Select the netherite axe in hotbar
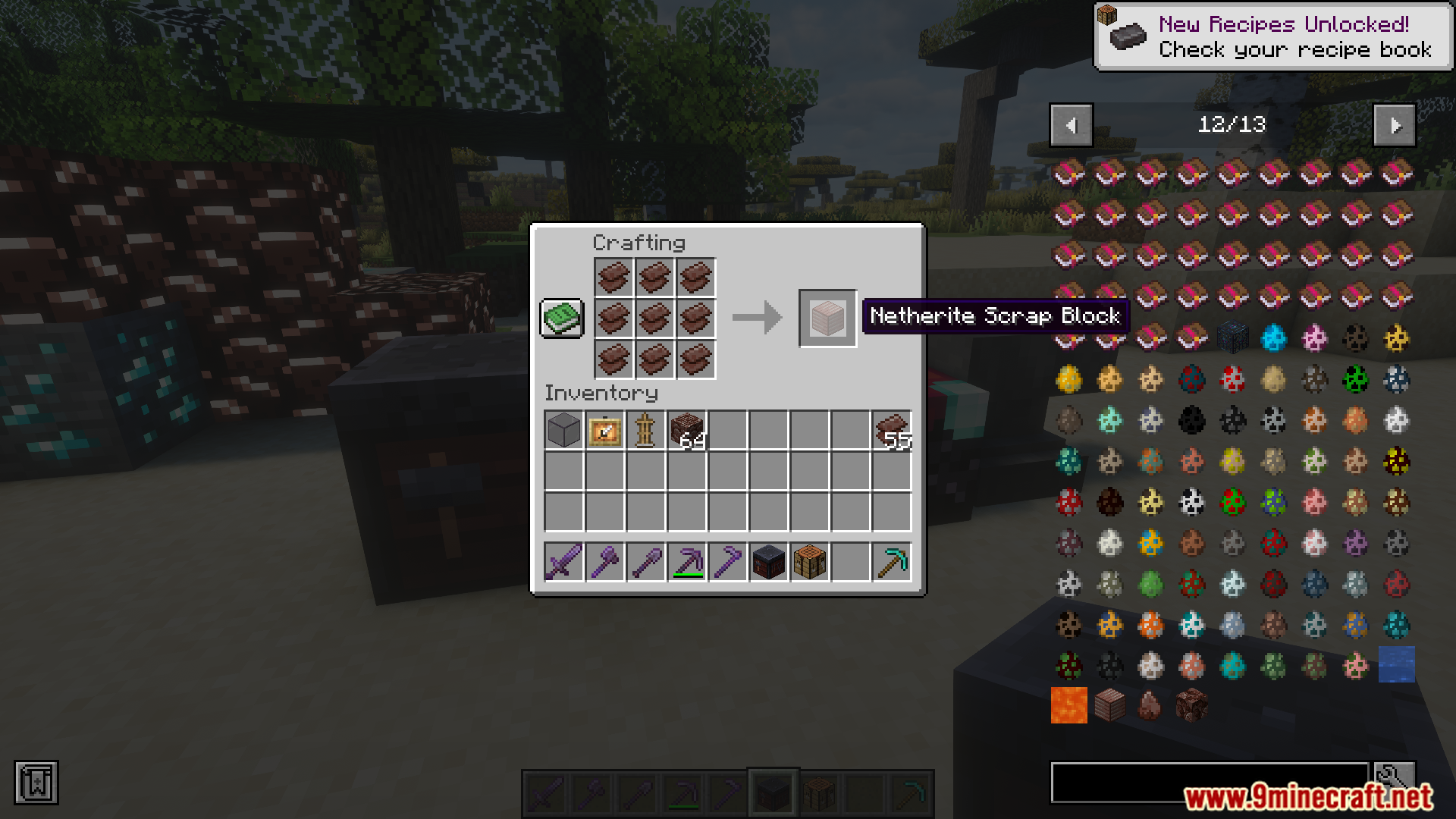 [x=604, y=563]
